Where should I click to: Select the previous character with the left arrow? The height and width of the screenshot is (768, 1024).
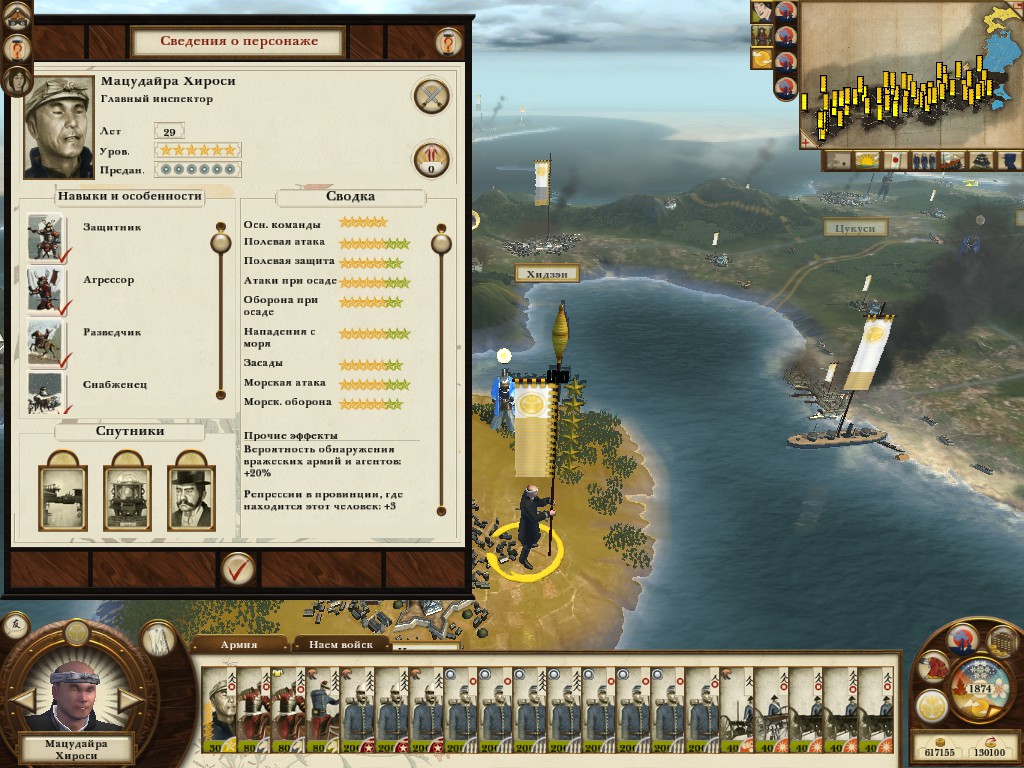(x=23, y=699)
